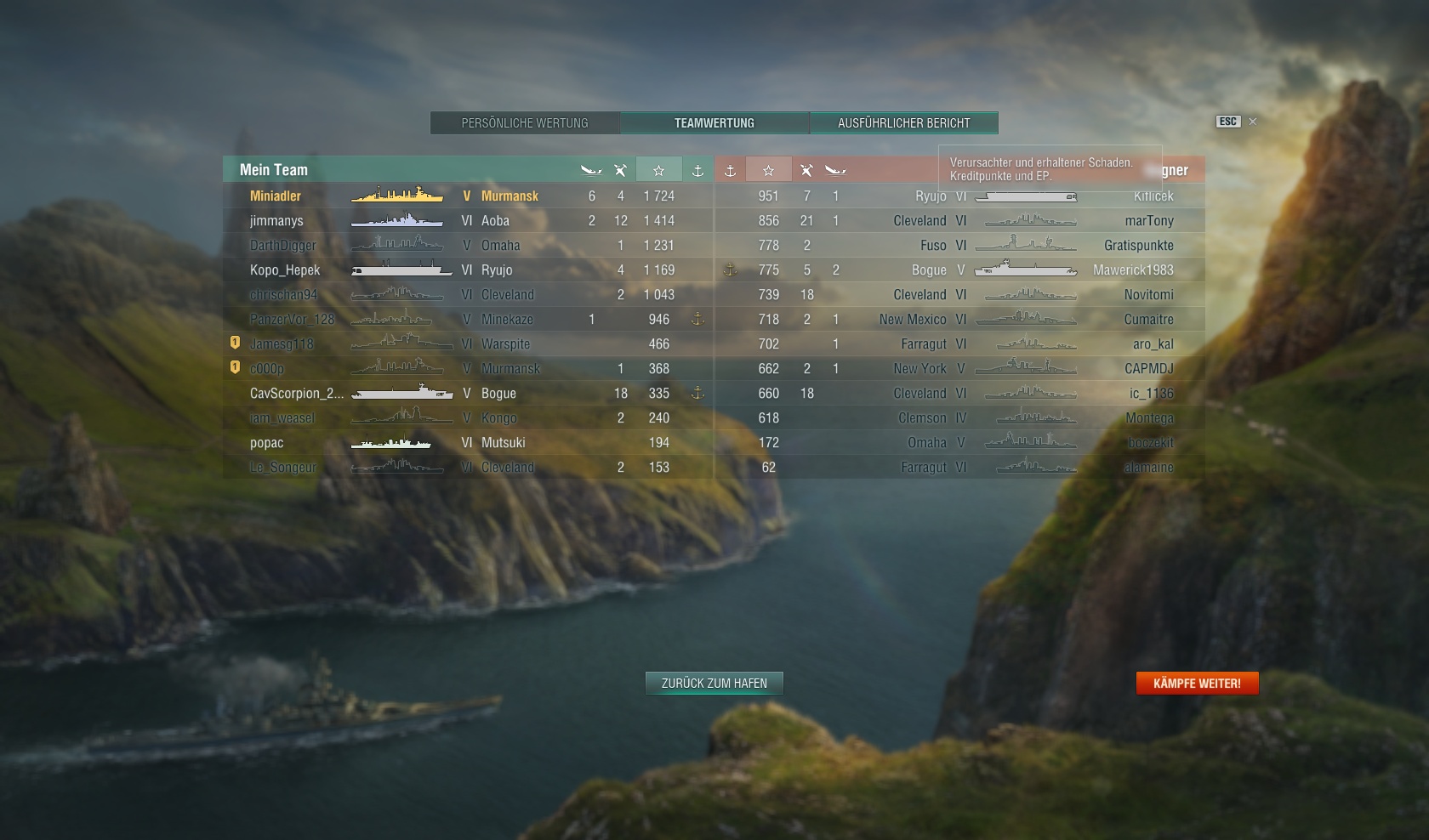Click the division badge next to c000p
The height and width of the screenshot is (840, 1429).
pos(235,369)
